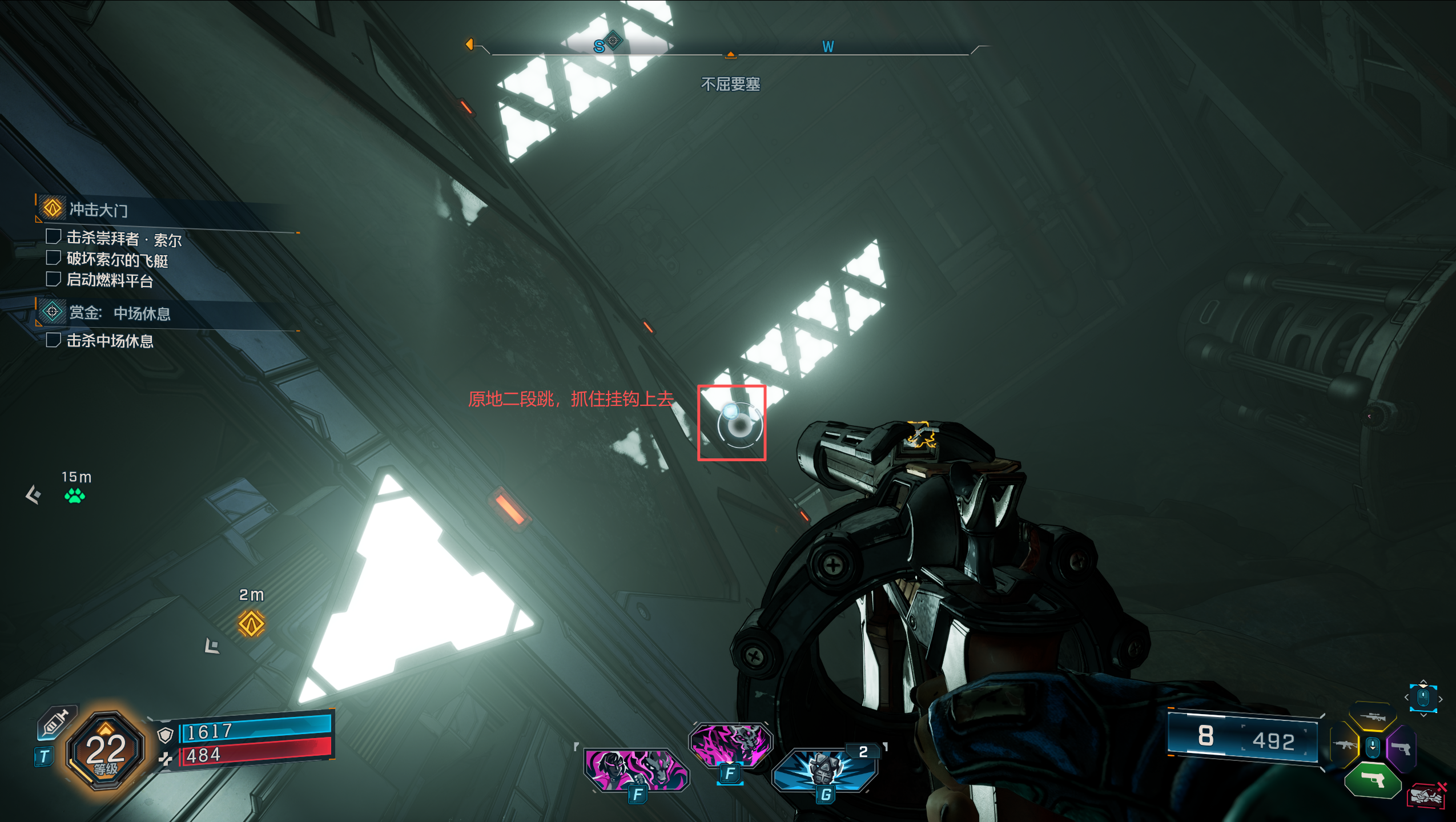Click the red crossed-out vehicle icon
The width and height of the screenshot is (1456, 822).
tap(1426, 796)
